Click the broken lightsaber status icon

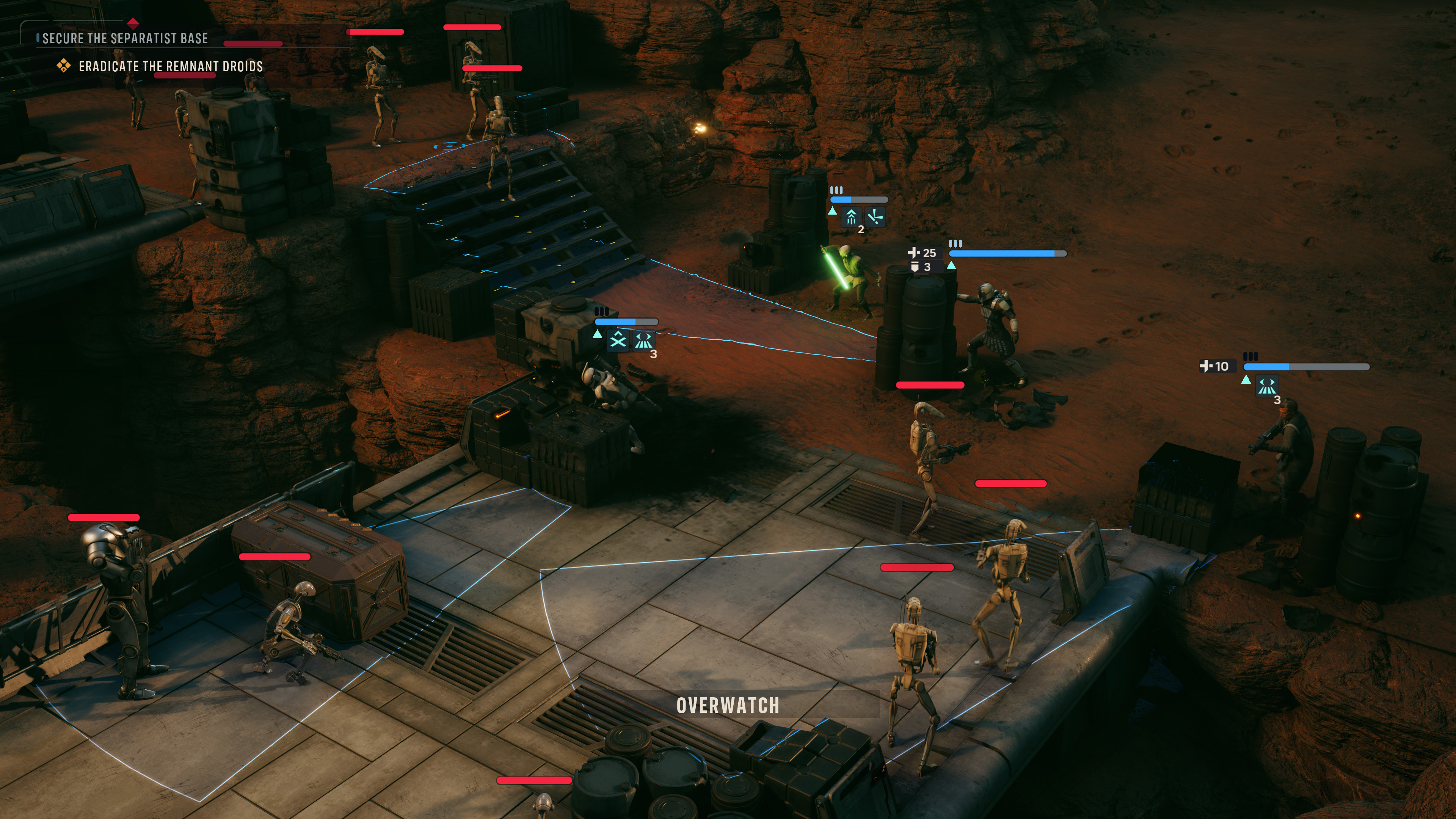click(x=875, y=217)
